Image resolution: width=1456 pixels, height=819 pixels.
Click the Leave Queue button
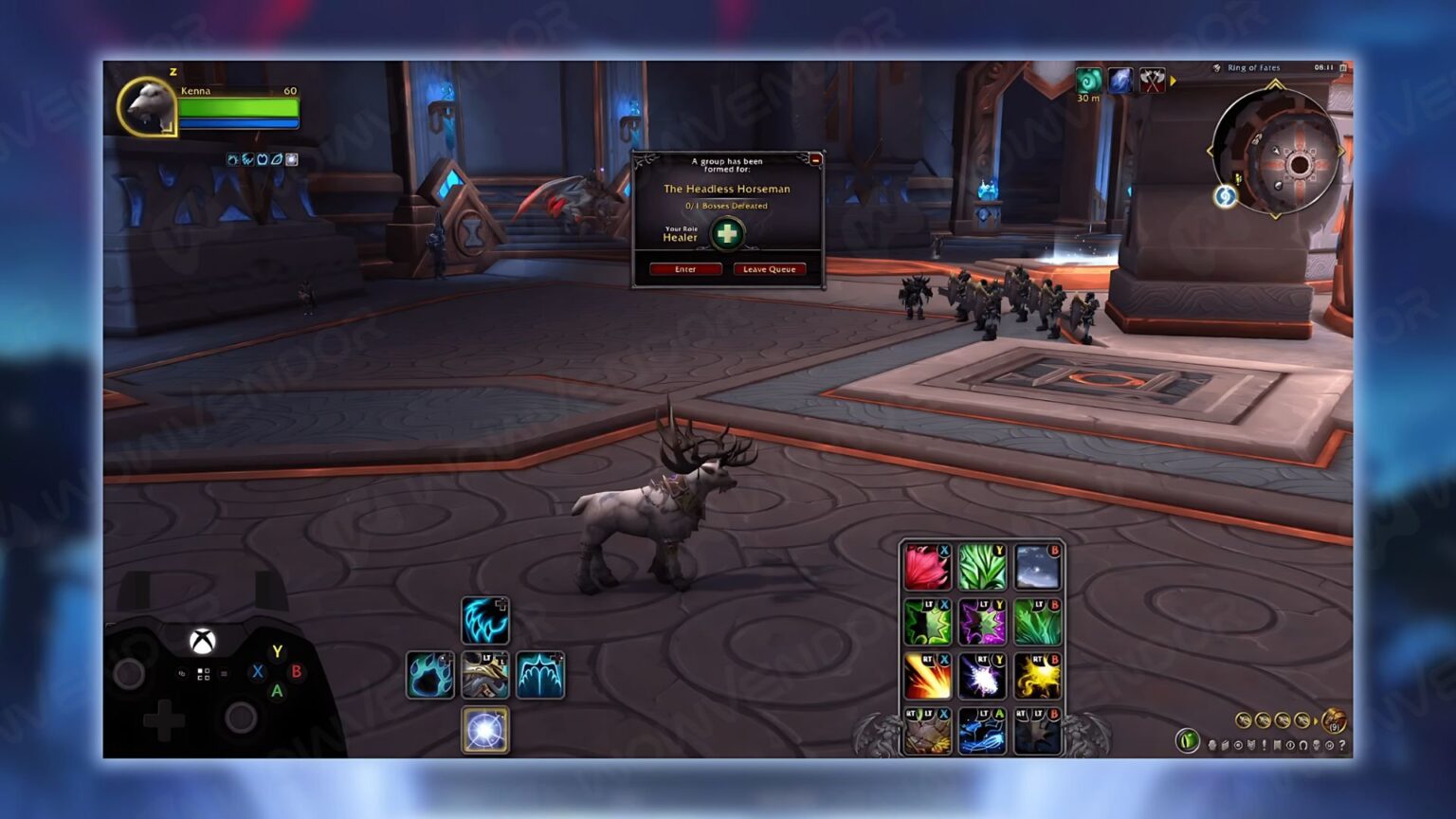click(x=770, y=269)
